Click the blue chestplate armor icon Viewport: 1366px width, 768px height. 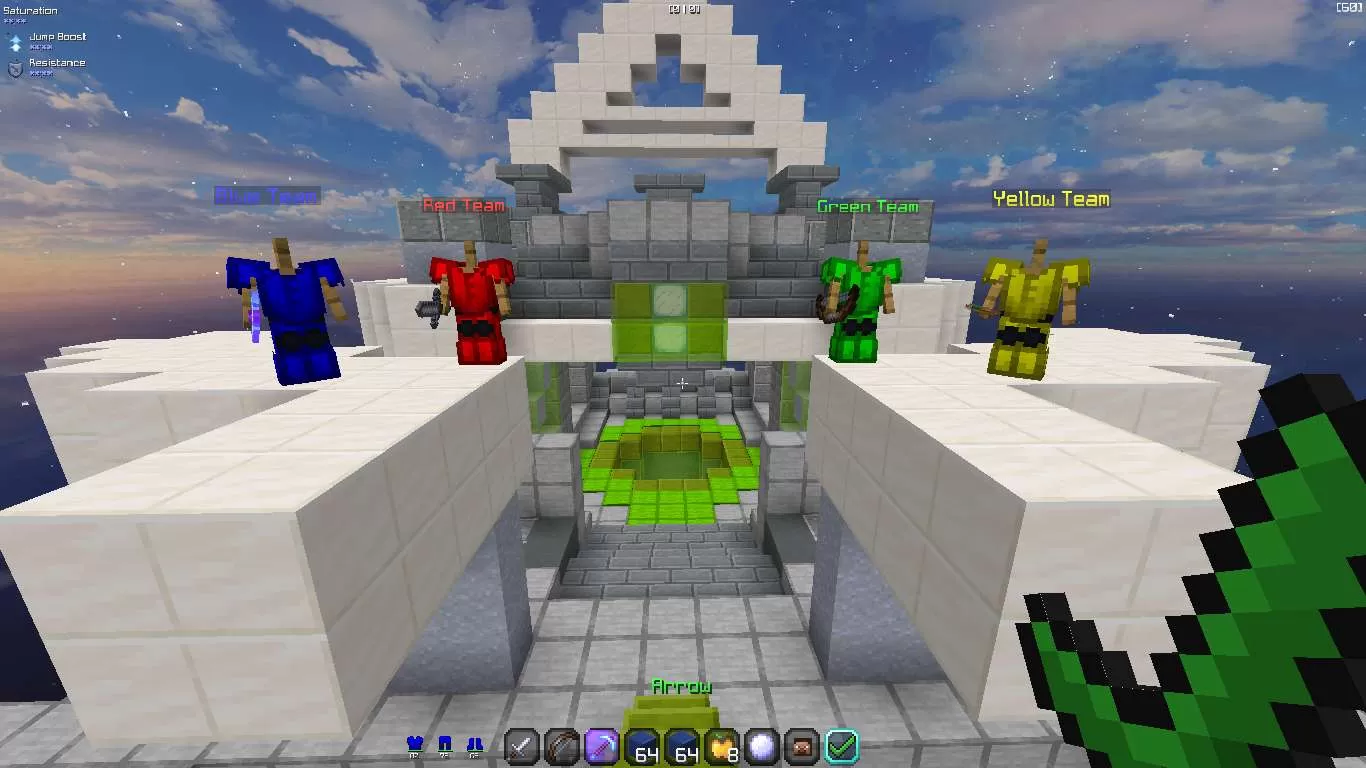[x=416, y=744]
